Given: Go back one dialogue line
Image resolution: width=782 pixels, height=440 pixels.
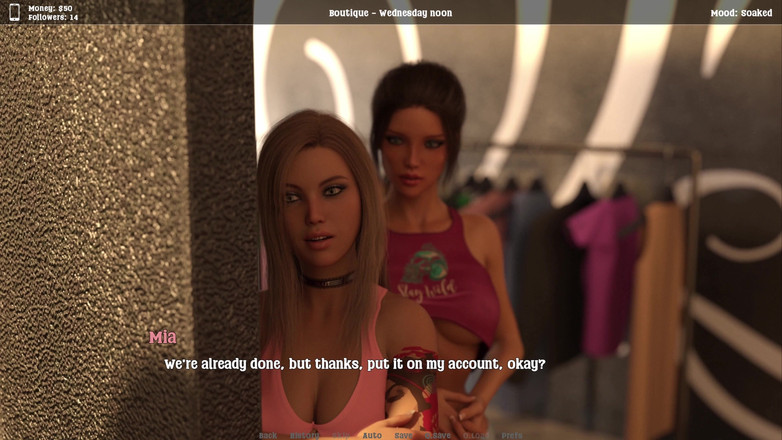Looking at the screenshot, I should tap(268, 435).
